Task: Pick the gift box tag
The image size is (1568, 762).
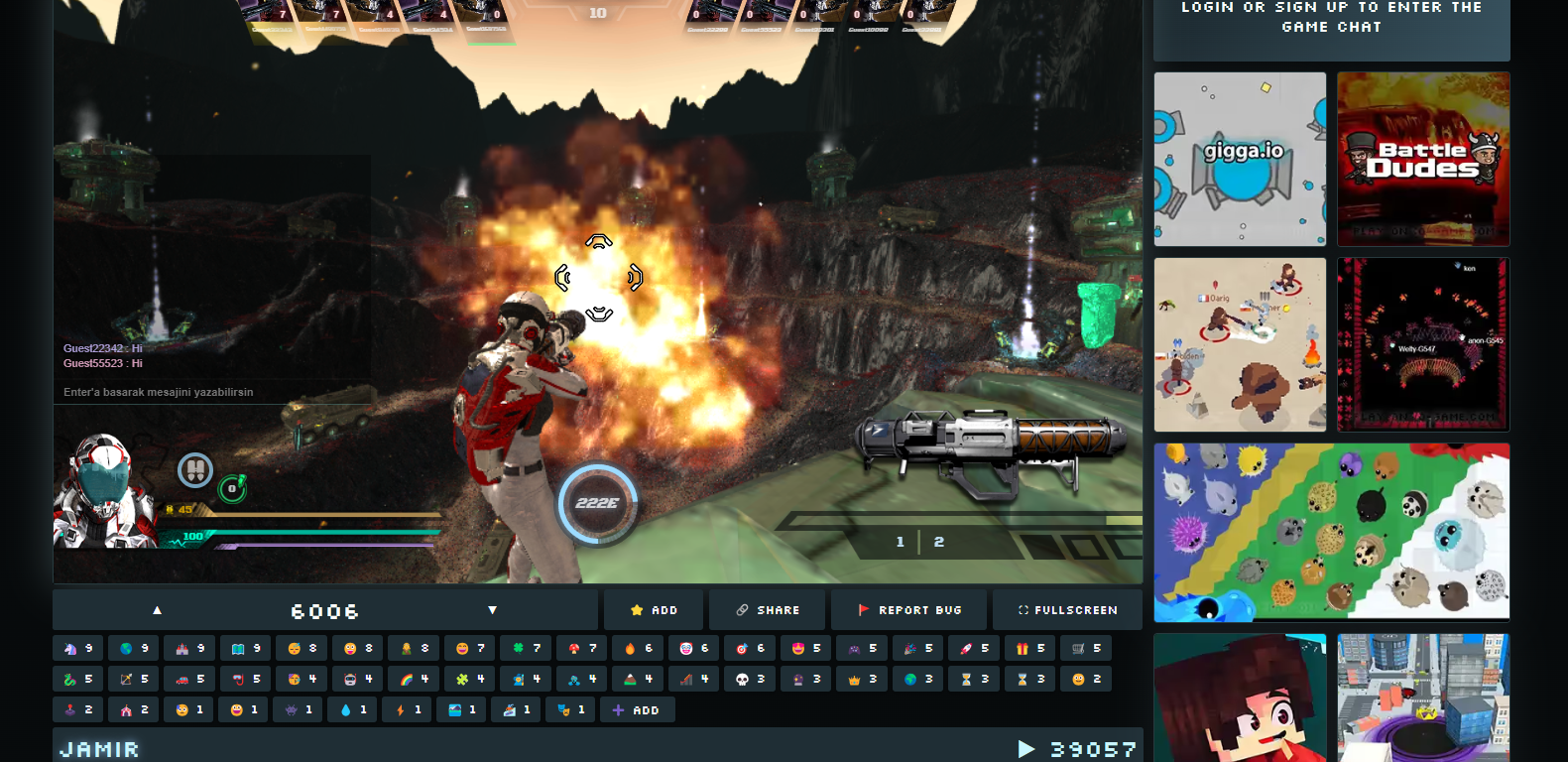Action: coord(1030,648)
